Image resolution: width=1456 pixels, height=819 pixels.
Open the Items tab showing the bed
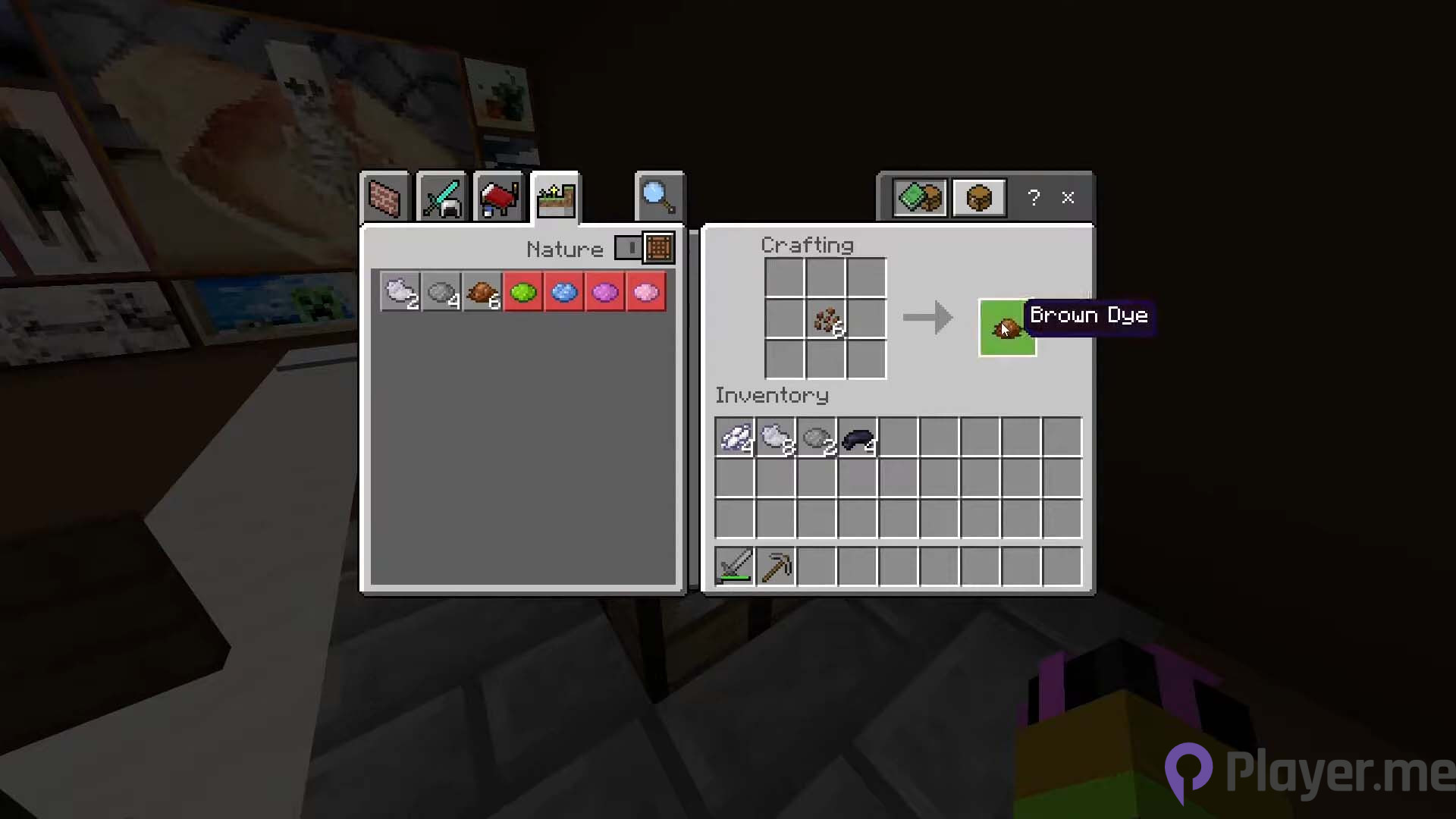498,197
